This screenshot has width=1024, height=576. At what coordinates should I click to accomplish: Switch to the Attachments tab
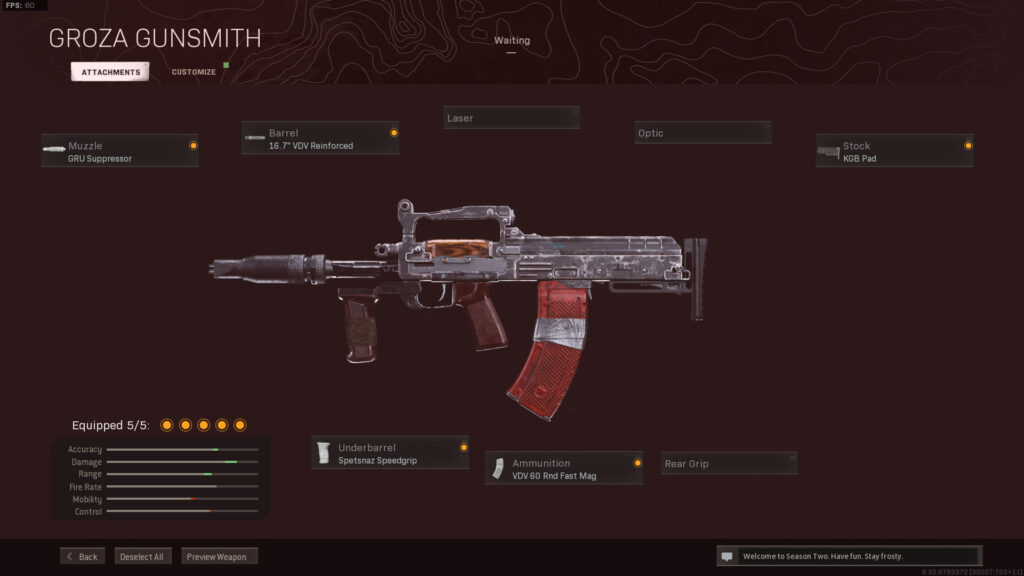110,72
